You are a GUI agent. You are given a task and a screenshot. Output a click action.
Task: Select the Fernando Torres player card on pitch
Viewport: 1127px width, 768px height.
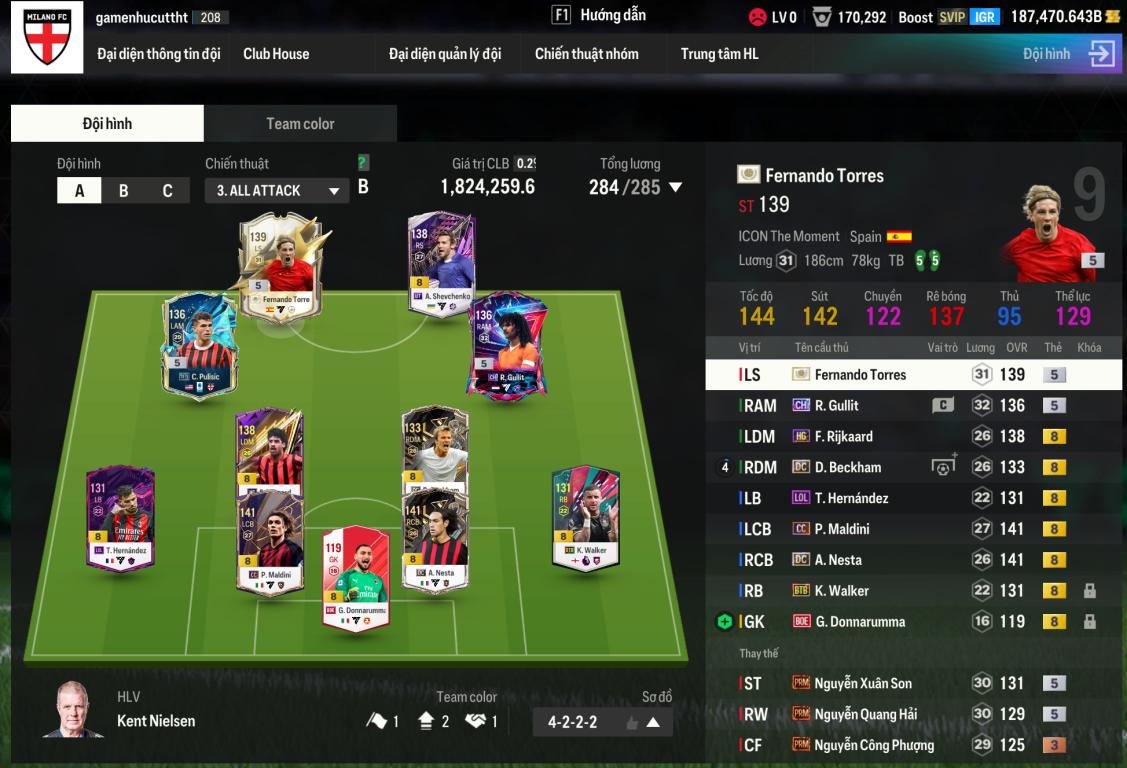[280, 267]
